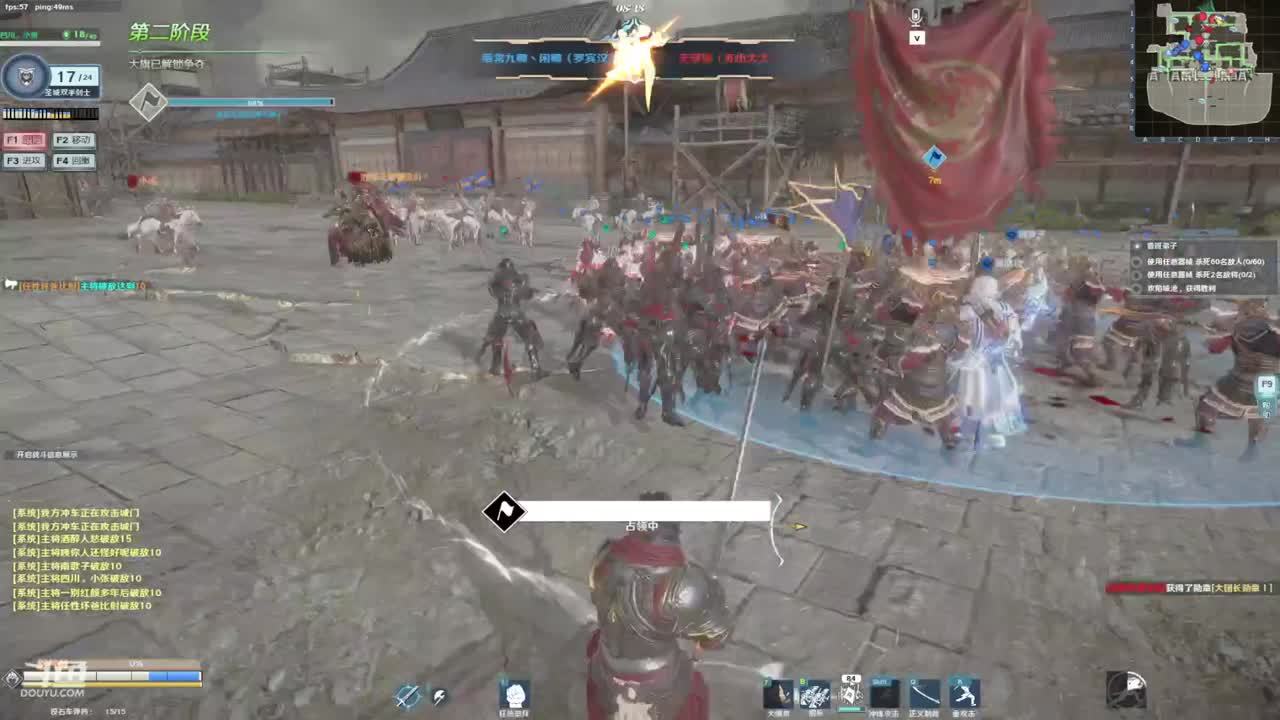Open the battlefield minimap
1280x720 pixels.
[x=1205, y=68]
